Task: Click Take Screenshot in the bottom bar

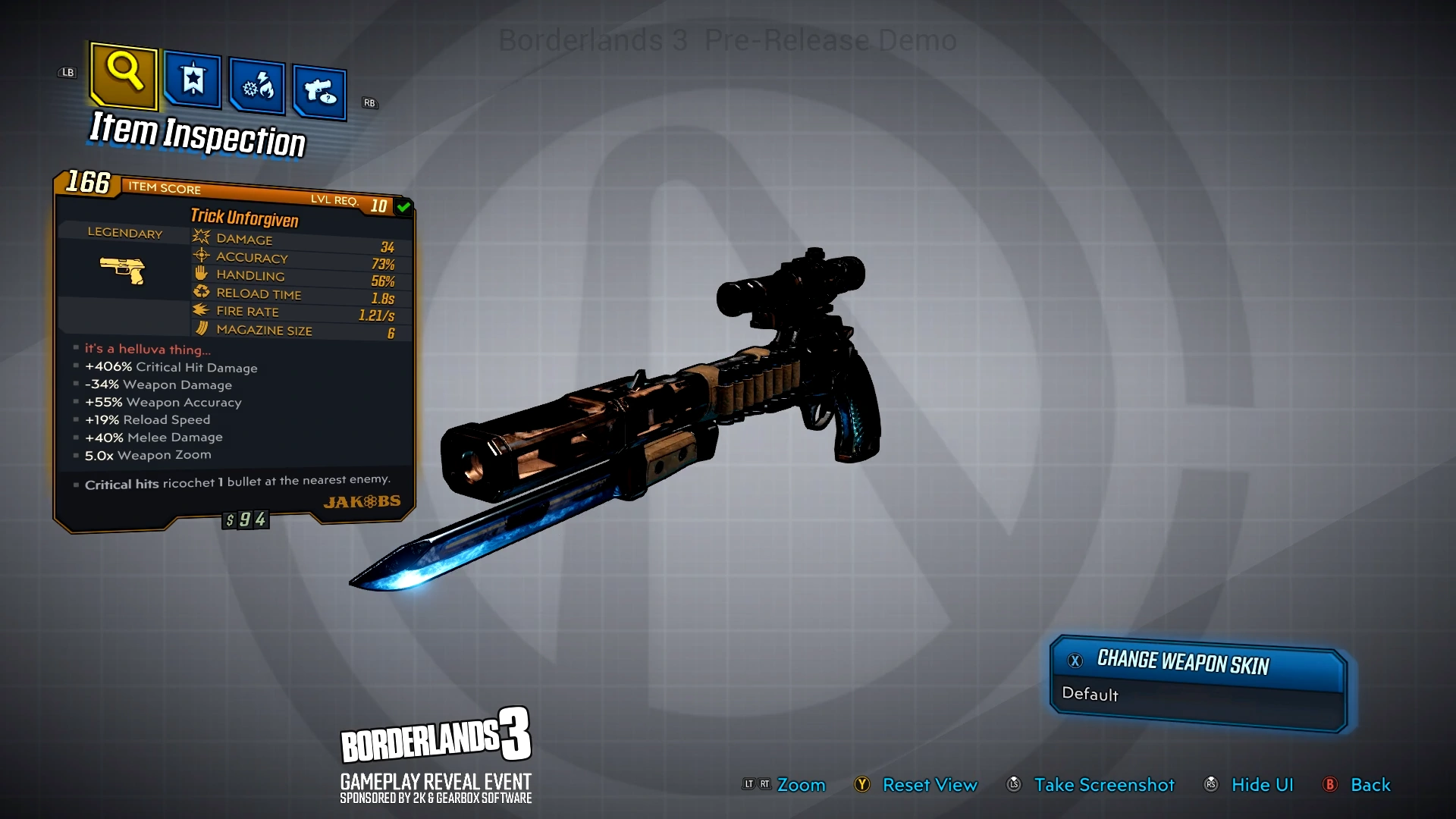Action: [1104, 785]
